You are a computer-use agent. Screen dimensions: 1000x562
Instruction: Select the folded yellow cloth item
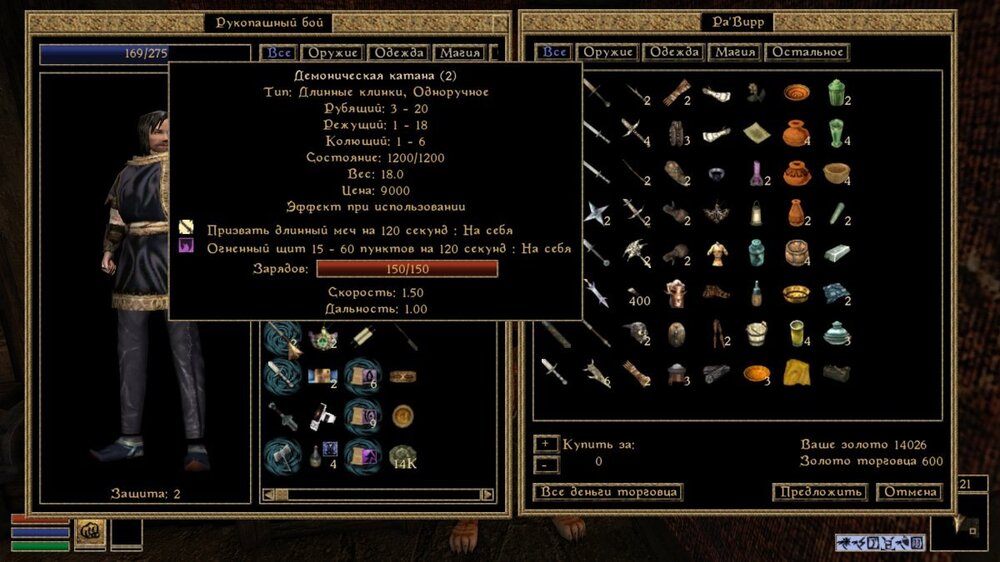(797, 372)
